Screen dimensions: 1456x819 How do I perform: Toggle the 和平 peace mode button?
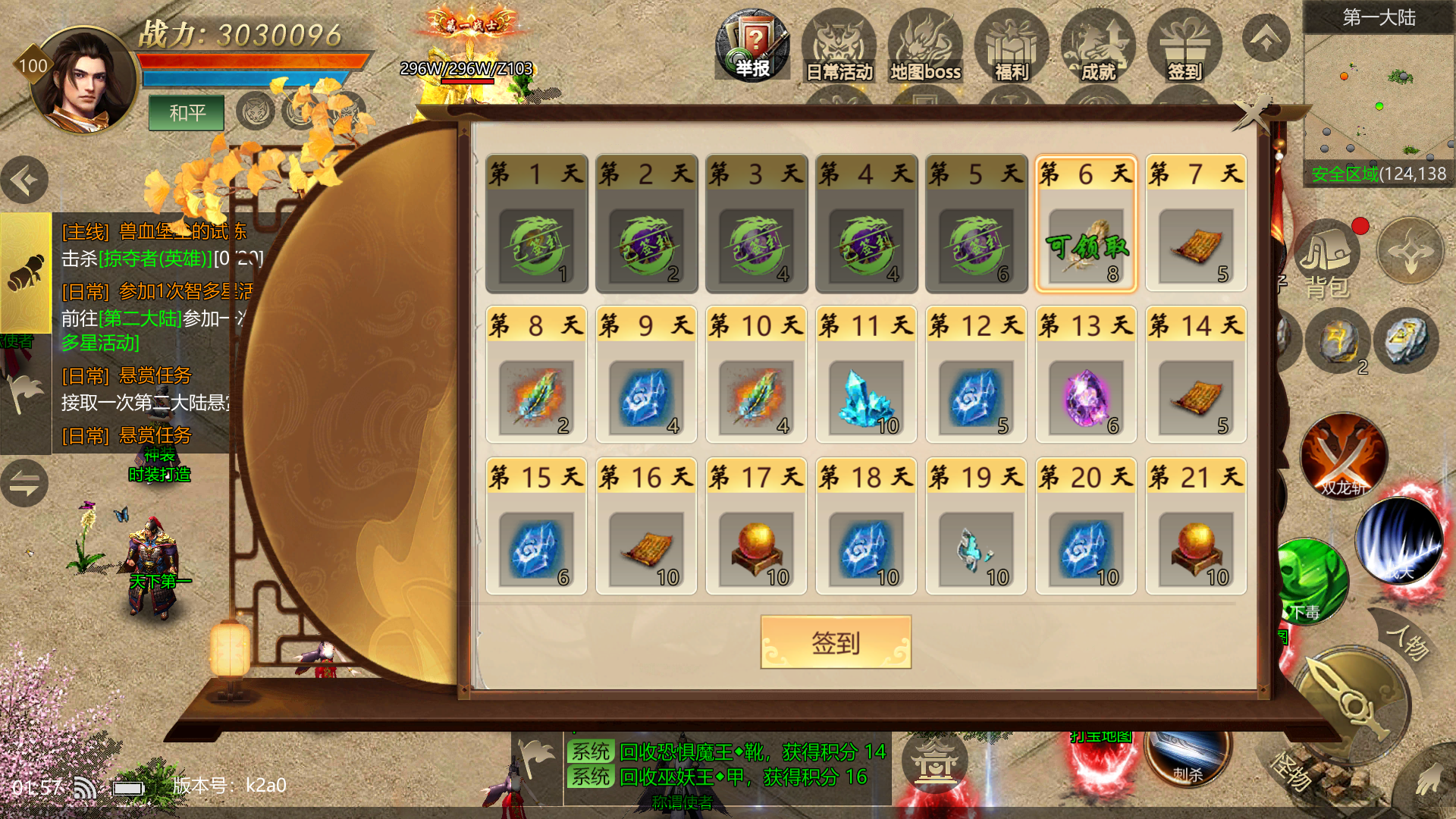187,113
